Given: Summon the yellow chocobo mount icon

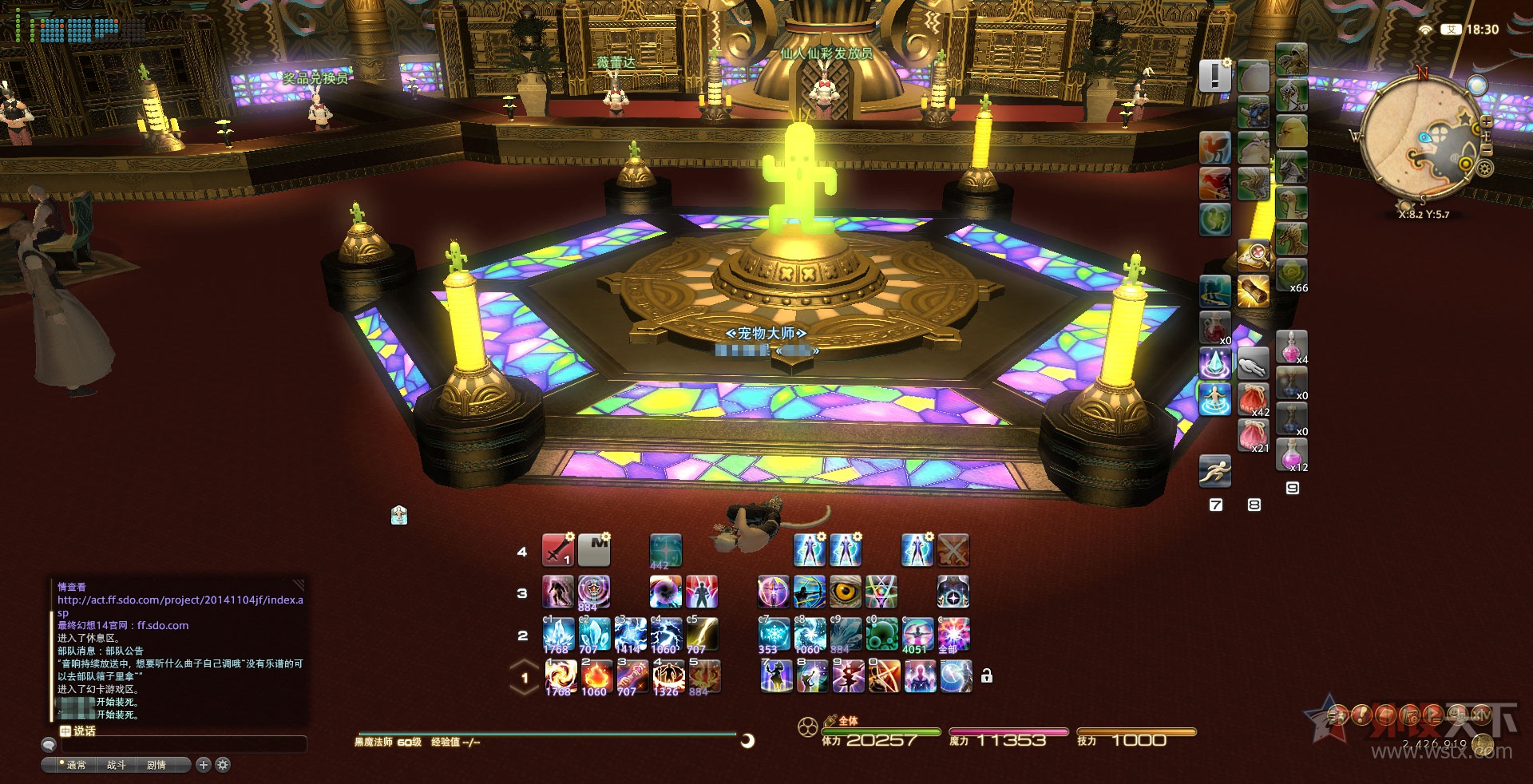Looking at the screenshot, I should point(1291,131).
